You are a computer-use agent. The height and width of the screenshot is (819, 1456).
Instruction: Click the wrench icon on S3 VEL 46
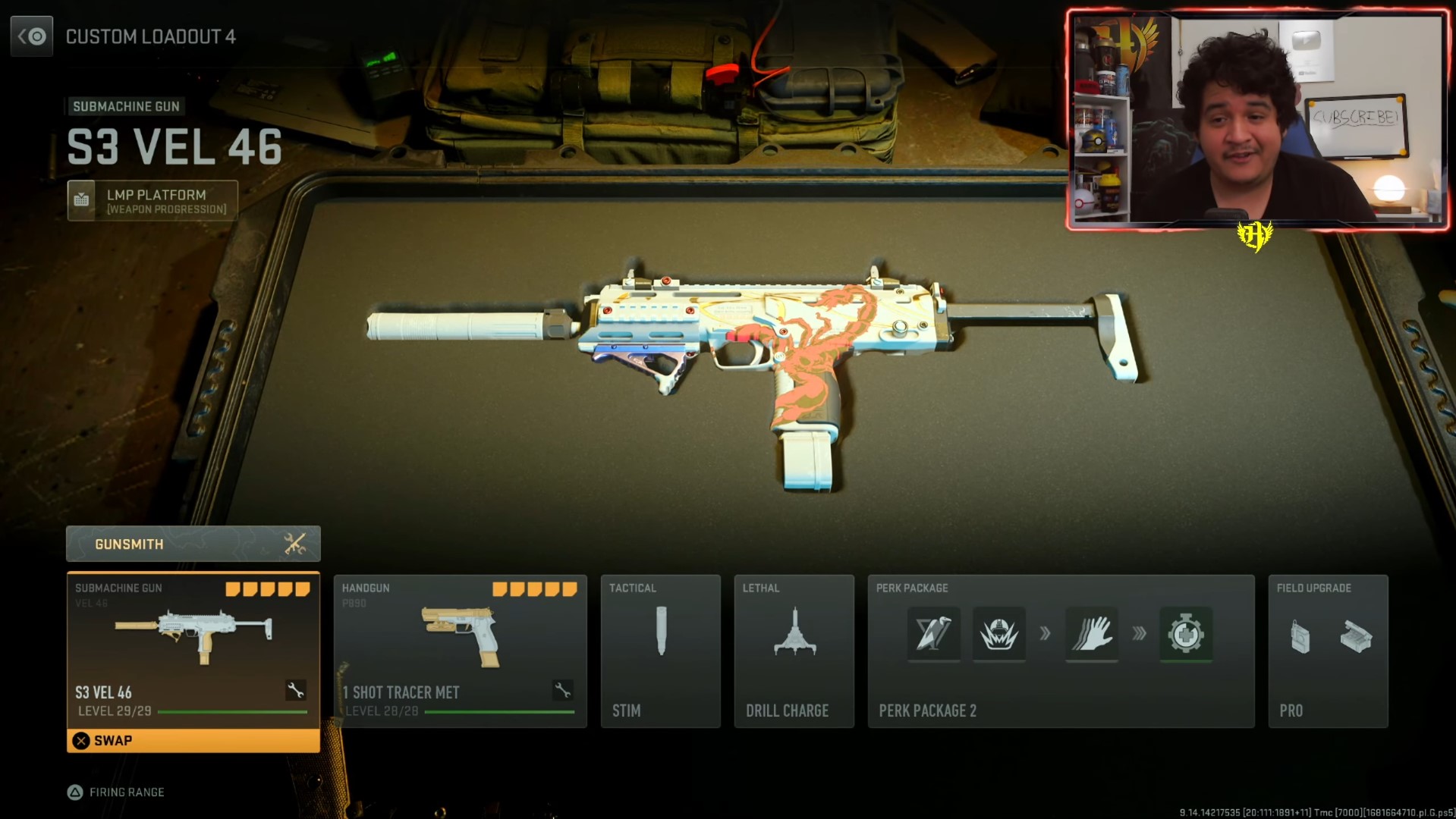294,691
